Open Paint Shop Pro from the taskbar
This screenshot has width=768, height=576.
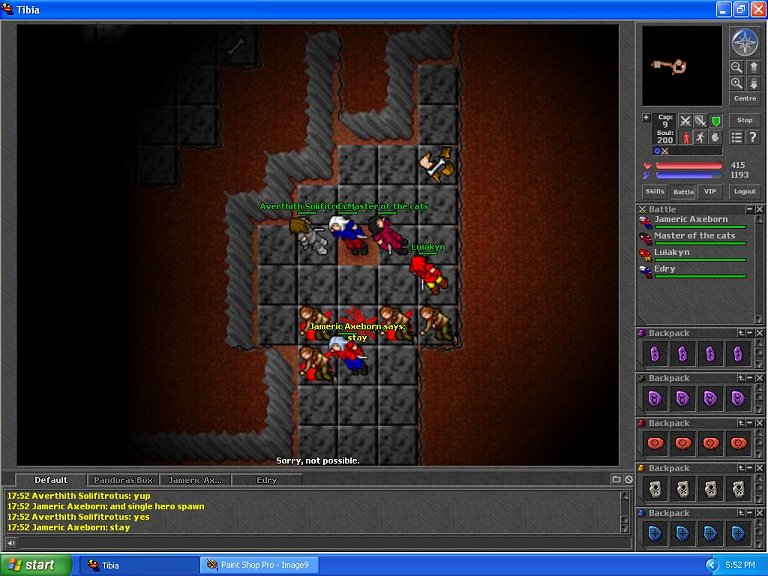pyautogui.click(x=260, y=565)
